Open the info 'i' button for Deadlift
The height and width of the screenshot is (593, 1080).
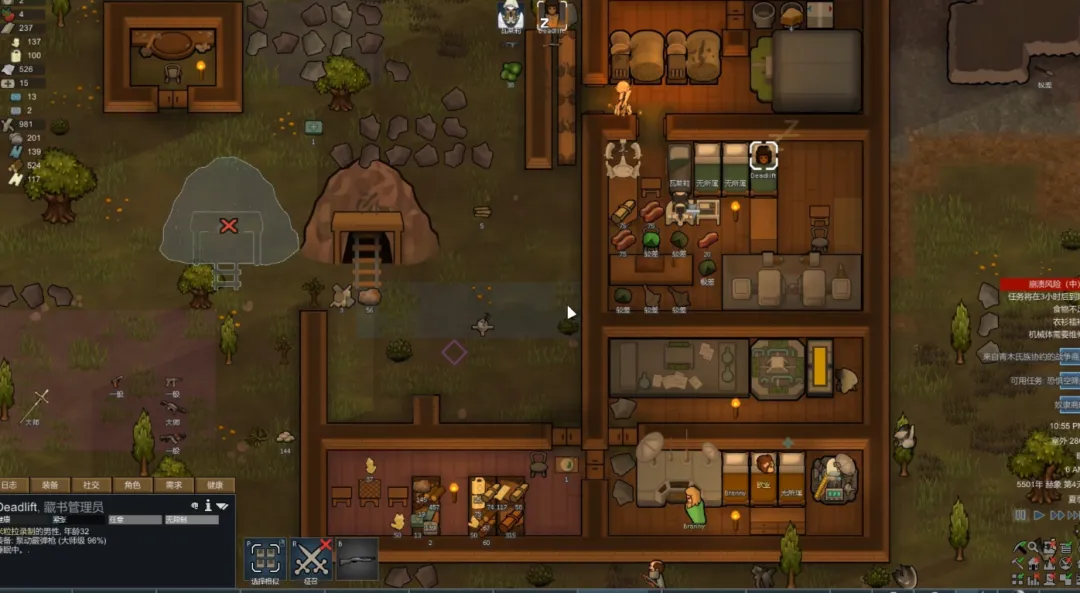click(208, 506)
